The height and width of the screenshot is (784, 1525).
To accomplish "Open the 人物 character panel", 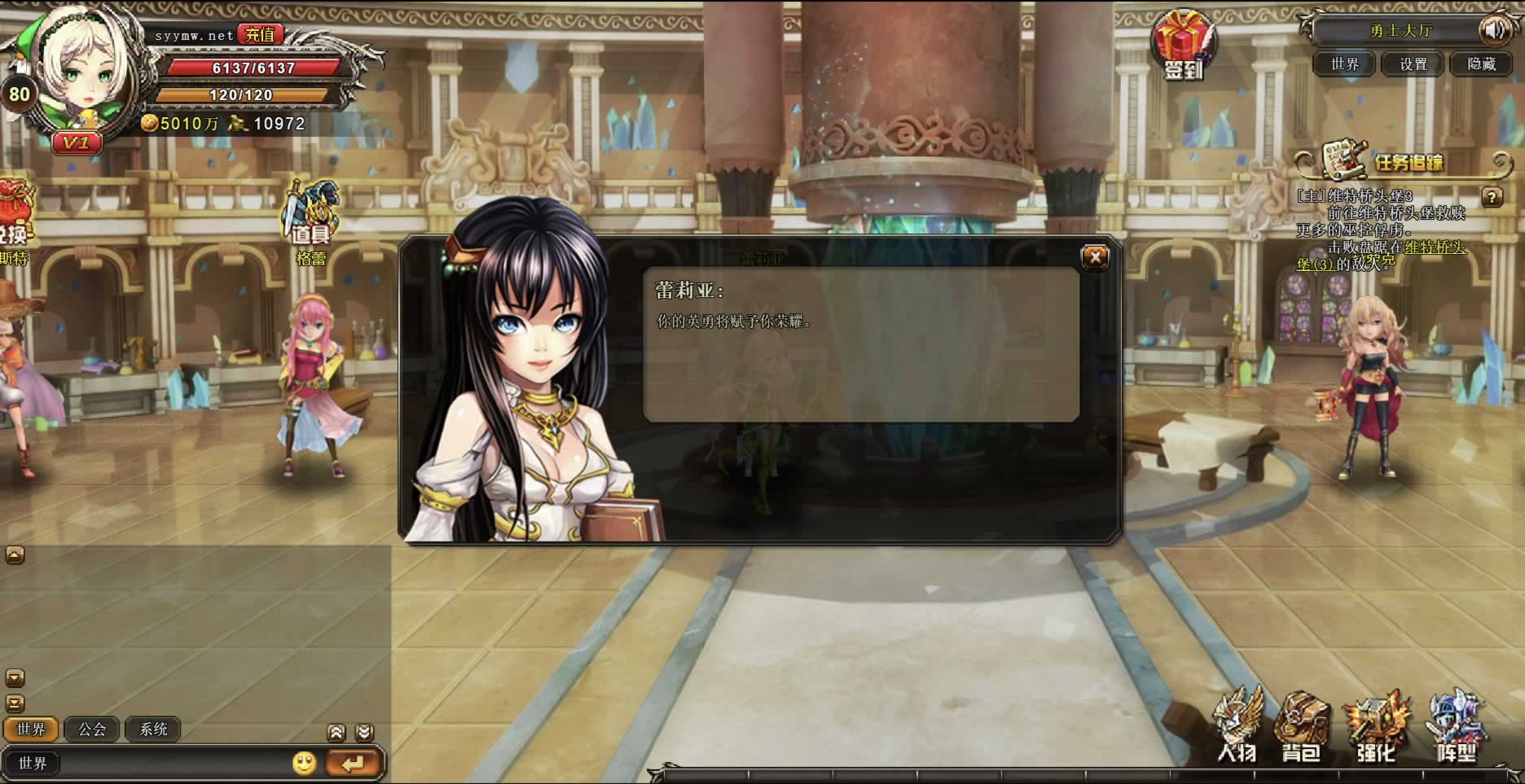I will [x=1237, y=728].
